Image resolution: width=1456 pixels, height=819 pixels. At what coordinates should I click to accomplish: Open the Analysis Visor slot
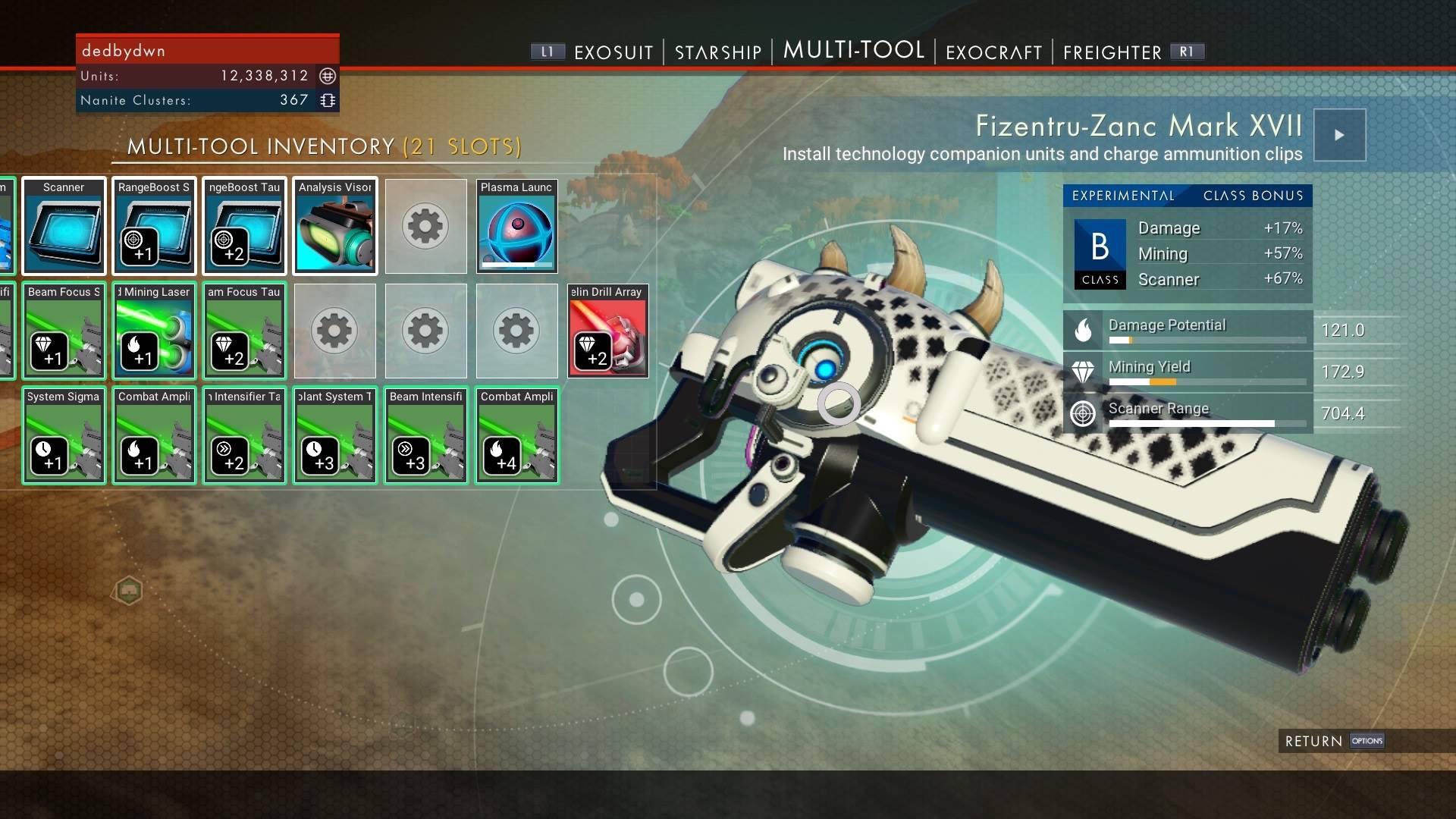point(334,226)
